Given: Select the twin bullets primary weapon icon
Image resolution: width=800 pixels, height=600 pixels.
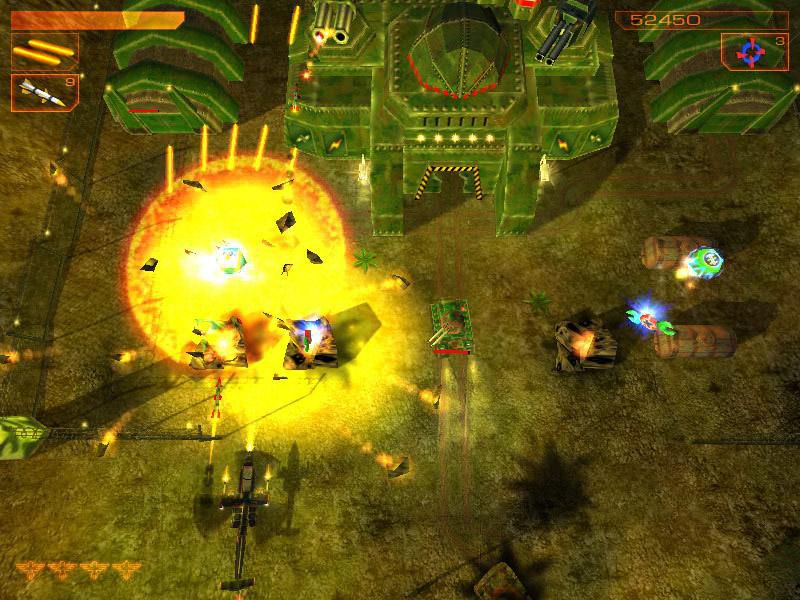Looking at the screenshot, I should click(45, 50).
